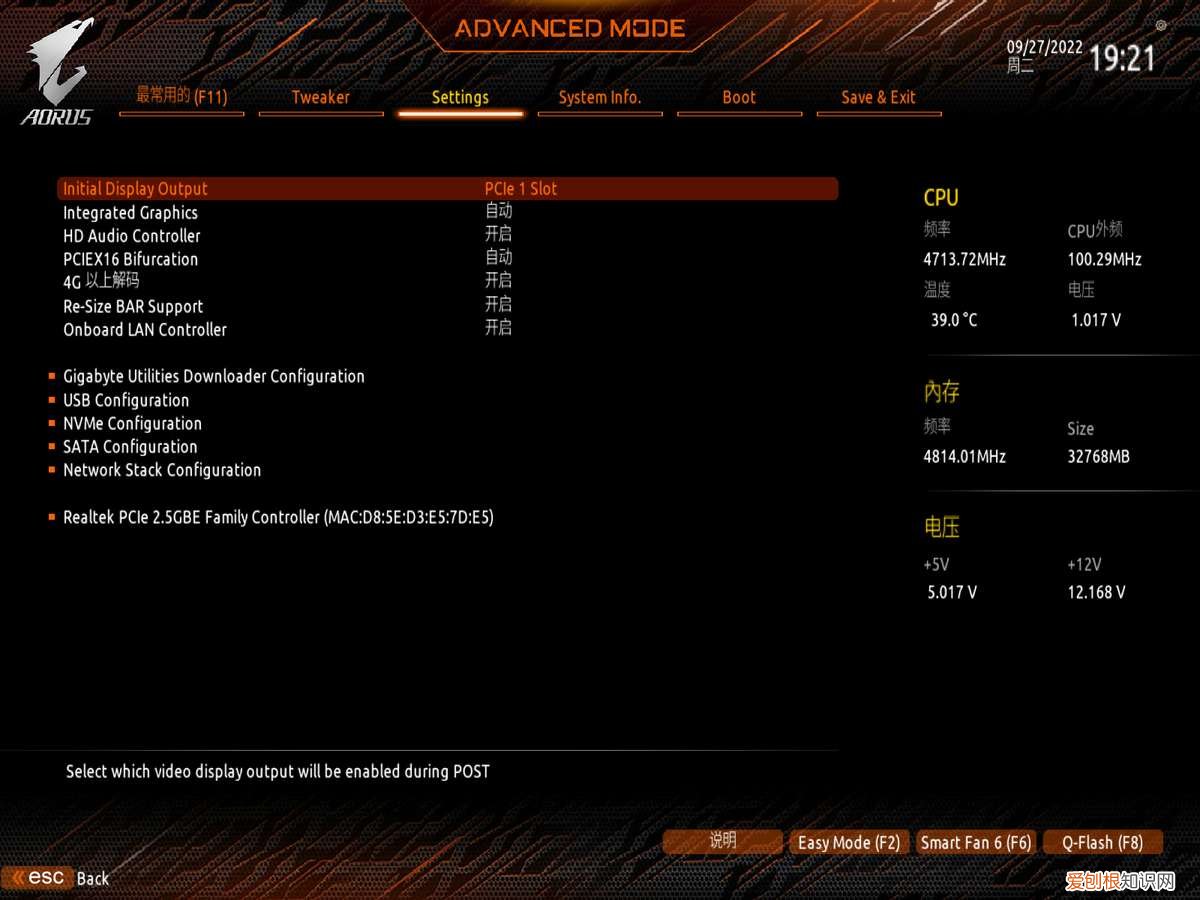
Task: Change the Integrated Graphics setting
Action: pyautogui.click(x=131, y=212)
